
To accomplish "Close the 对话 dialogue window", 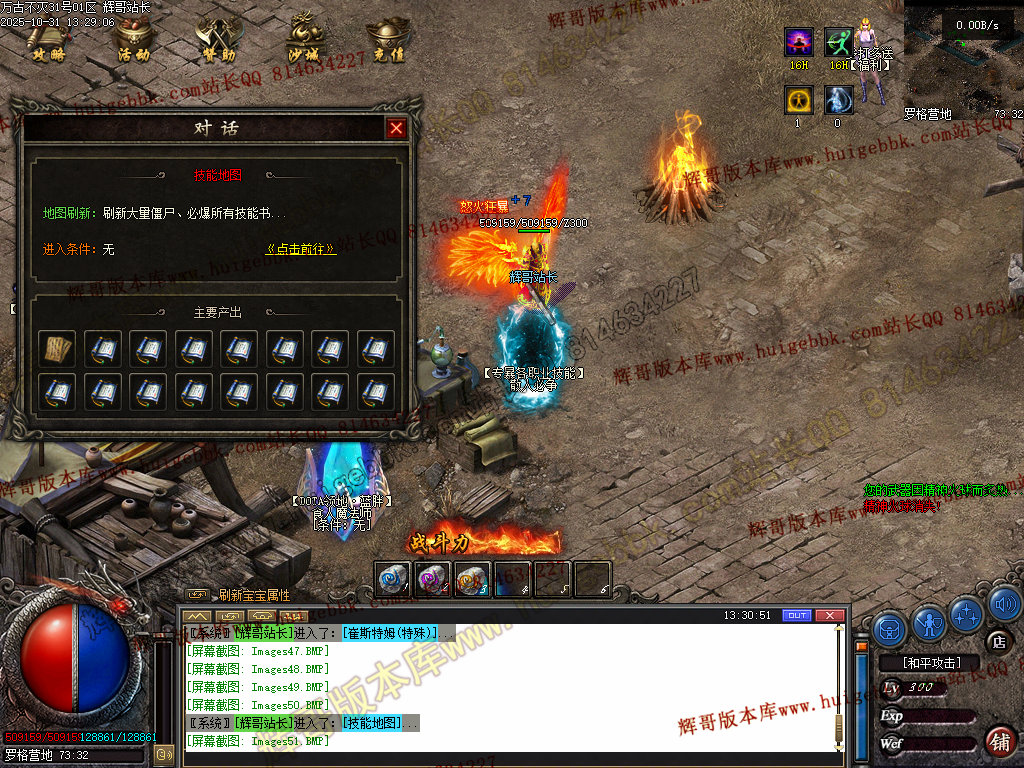I will 396,129.
